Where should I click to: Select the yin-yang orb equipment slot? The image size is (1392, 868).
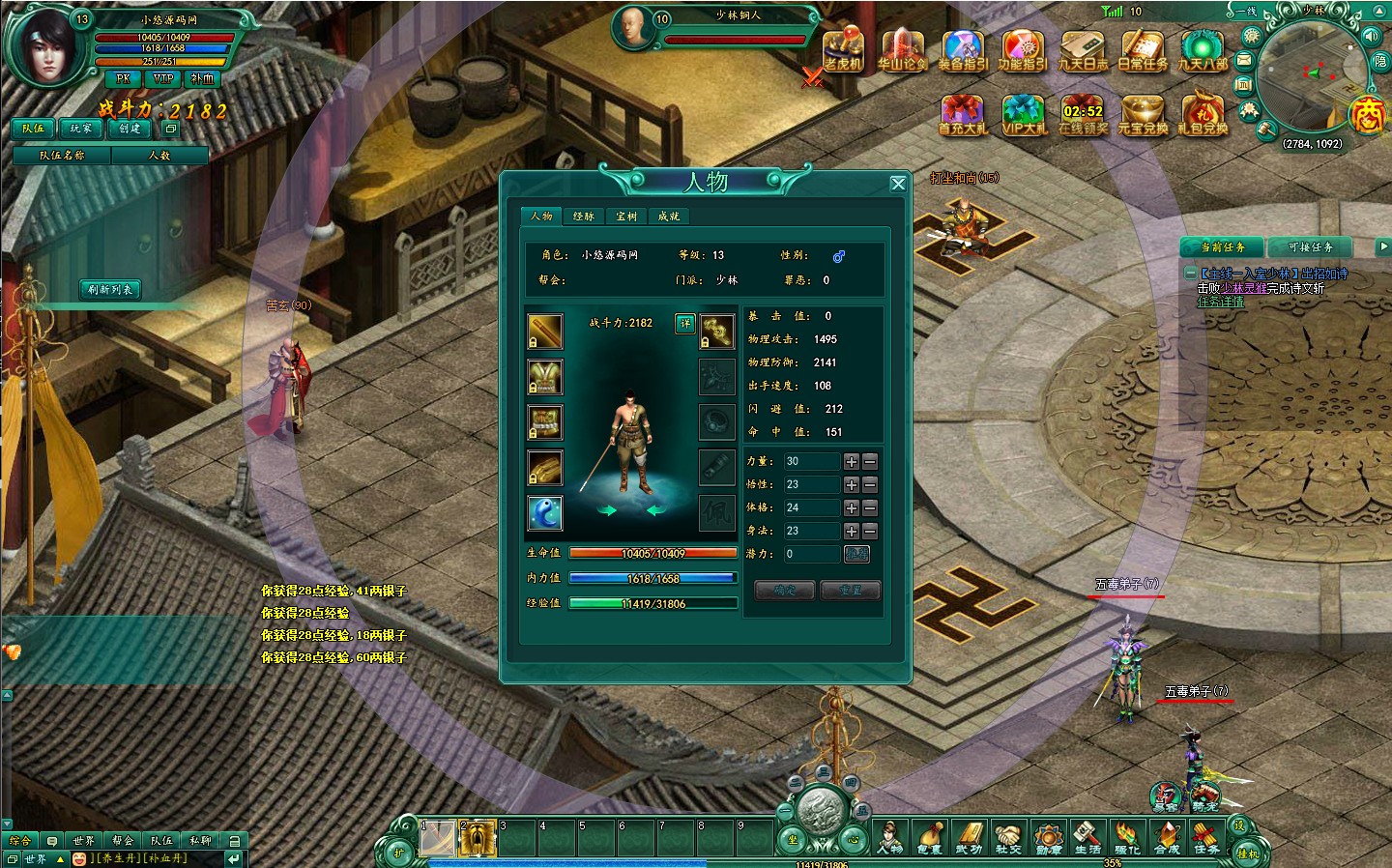tap(545, 513)
